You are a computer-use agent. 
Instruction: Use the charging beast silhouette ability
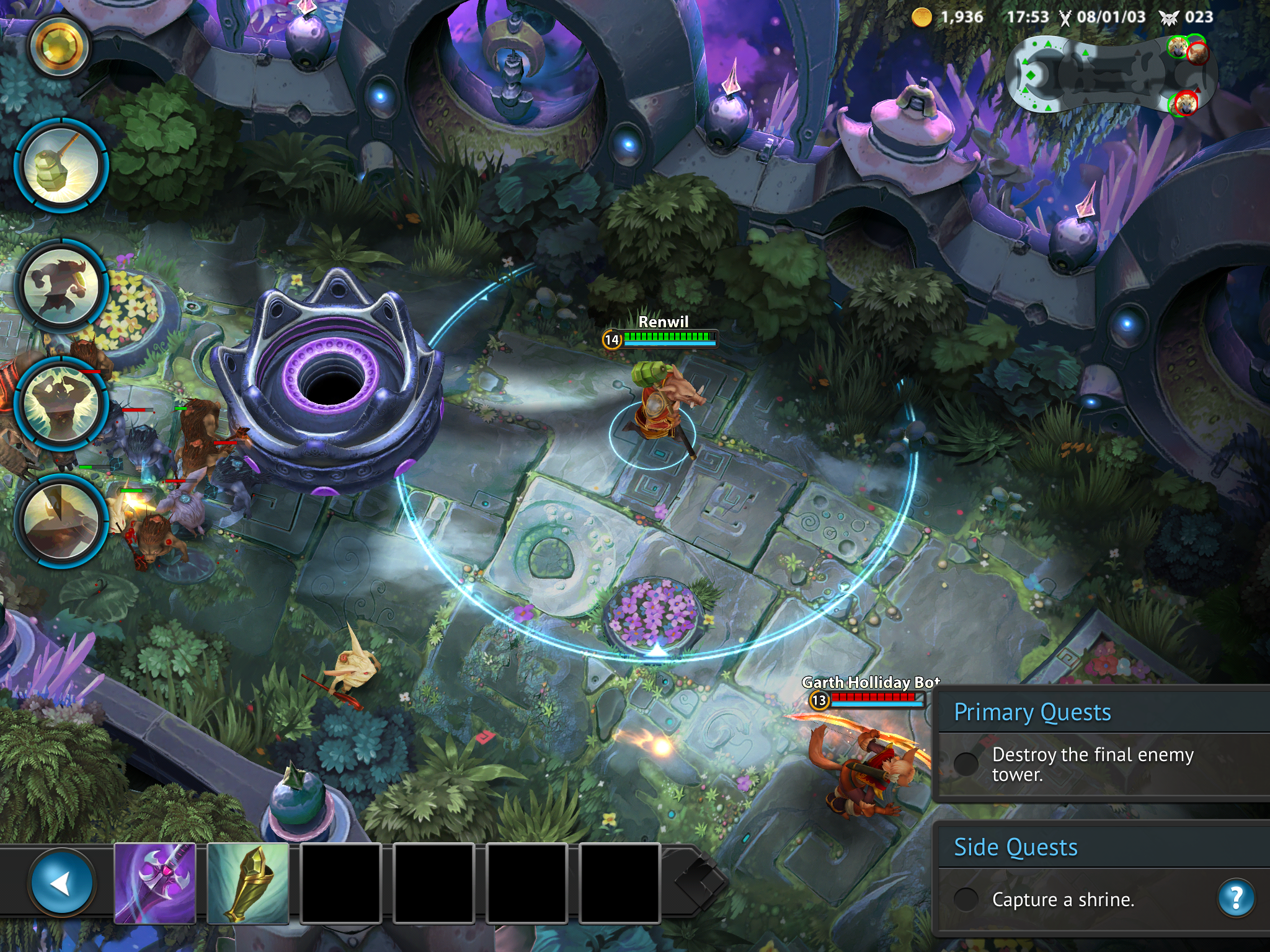tap(61, 286)
